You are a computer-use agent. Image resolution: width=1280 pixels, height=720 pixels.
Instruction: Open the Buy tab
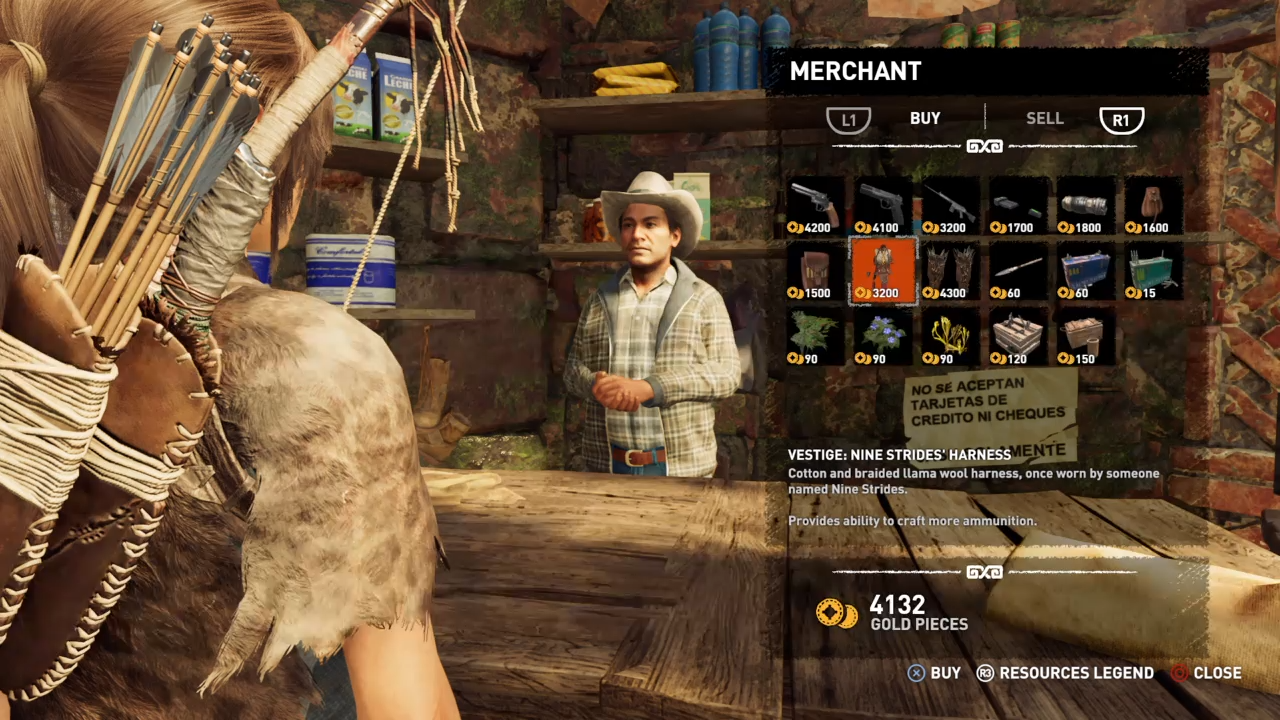click(x=925, y=119)
